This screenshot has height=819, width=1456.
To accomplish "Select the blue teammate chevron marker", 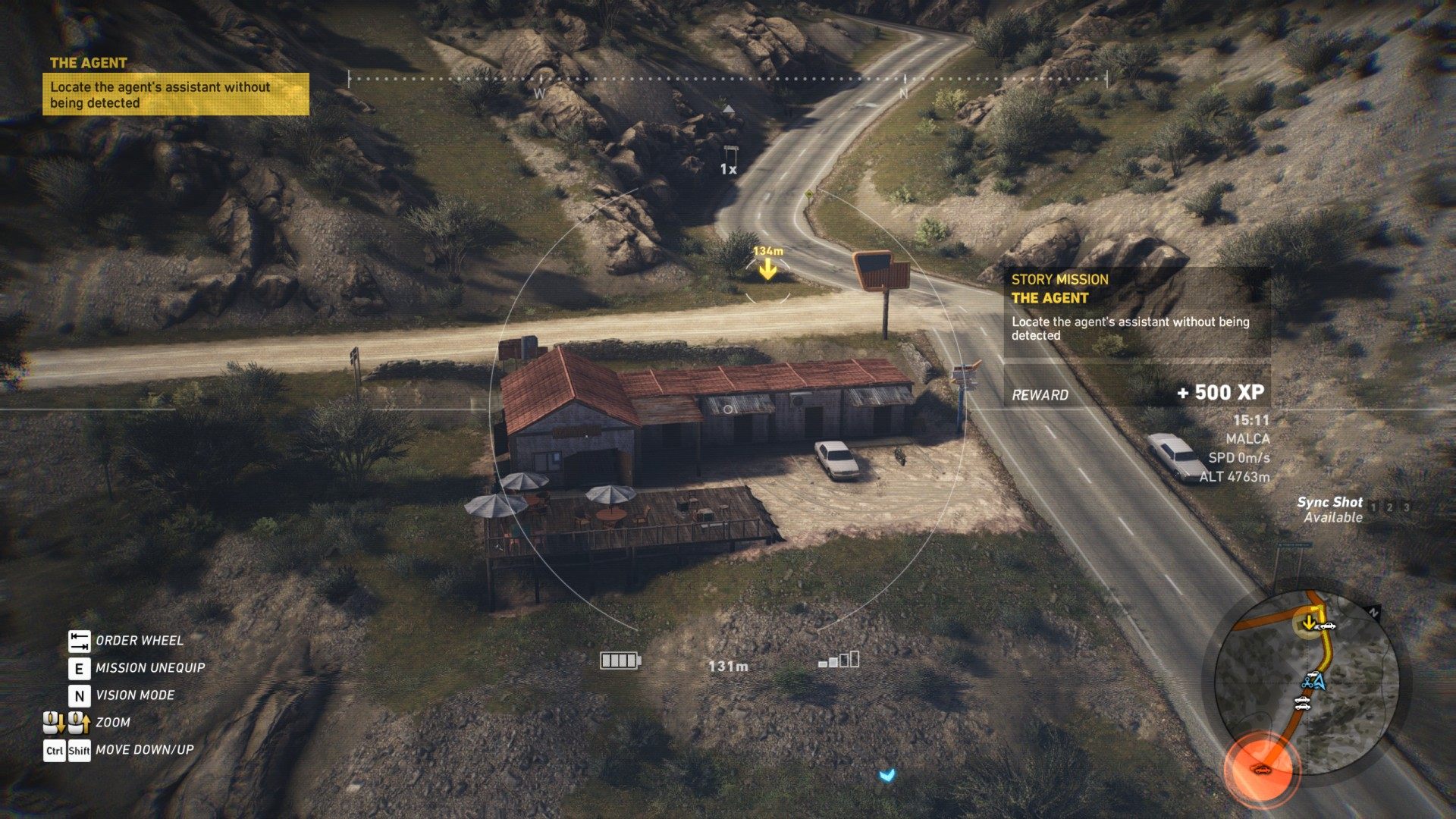I will [x=886, y=775].
